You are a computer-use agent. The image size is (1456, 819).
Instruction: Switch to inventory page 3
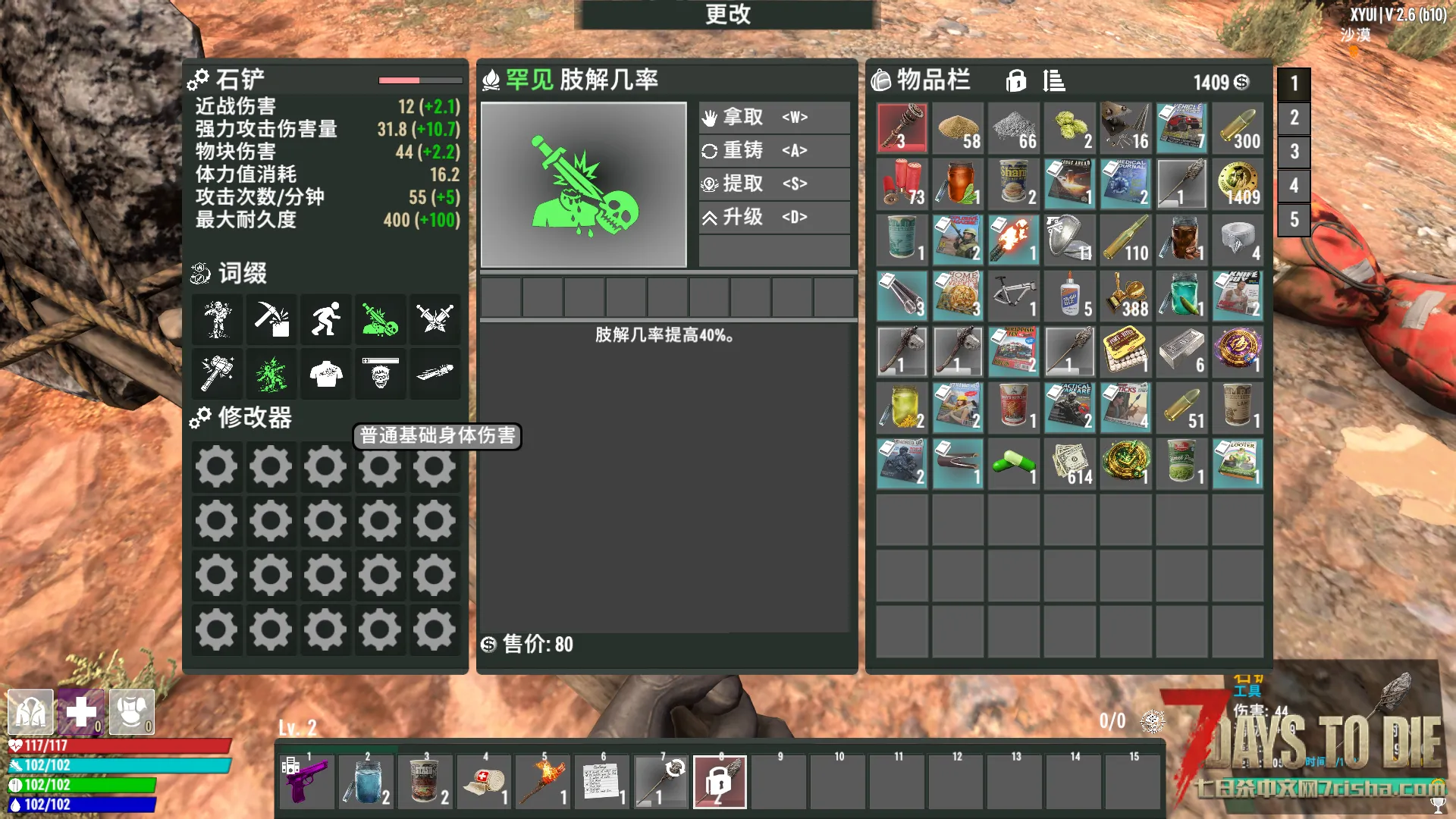click(x=1294, y=152)
